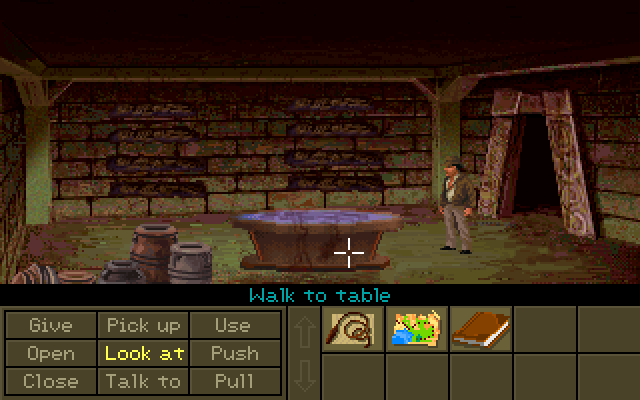Viewport: 640px width, 400px height.
Task: Click the Push verb
Action: pyautogui.click(x=233, y=353)
